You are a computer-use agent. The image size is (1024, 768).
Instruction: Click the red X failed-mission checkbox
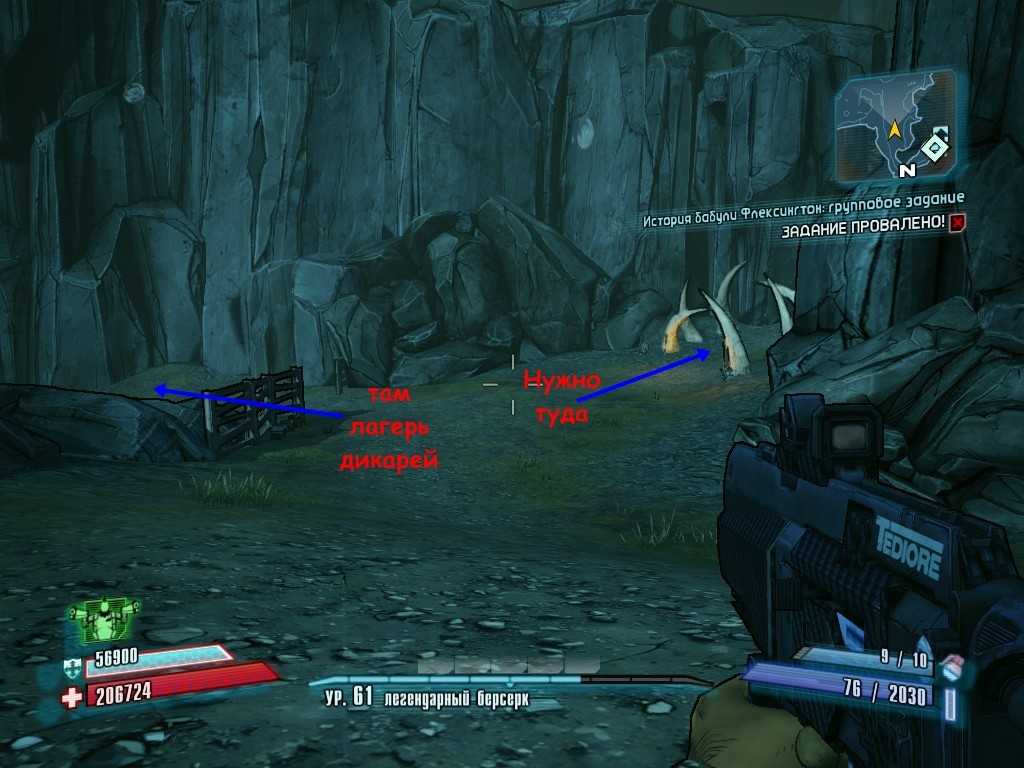tap(958, 223)
